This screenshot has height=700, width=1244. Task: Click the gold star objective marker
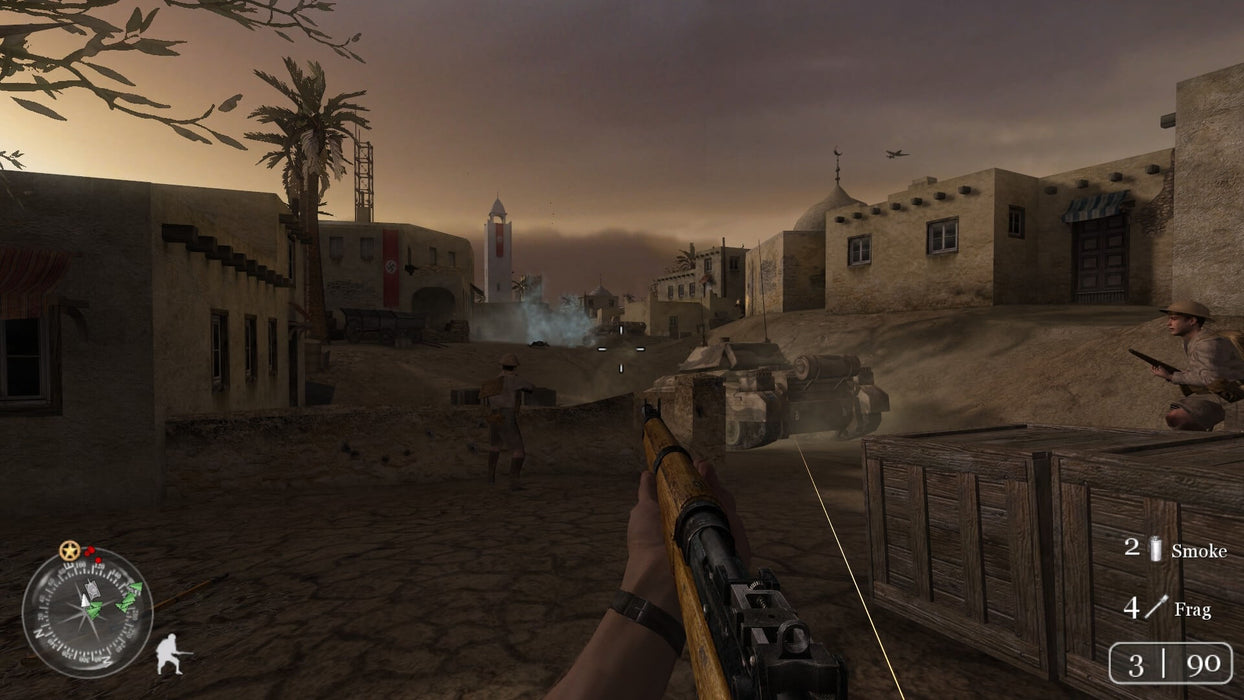[x=69, y=550]
